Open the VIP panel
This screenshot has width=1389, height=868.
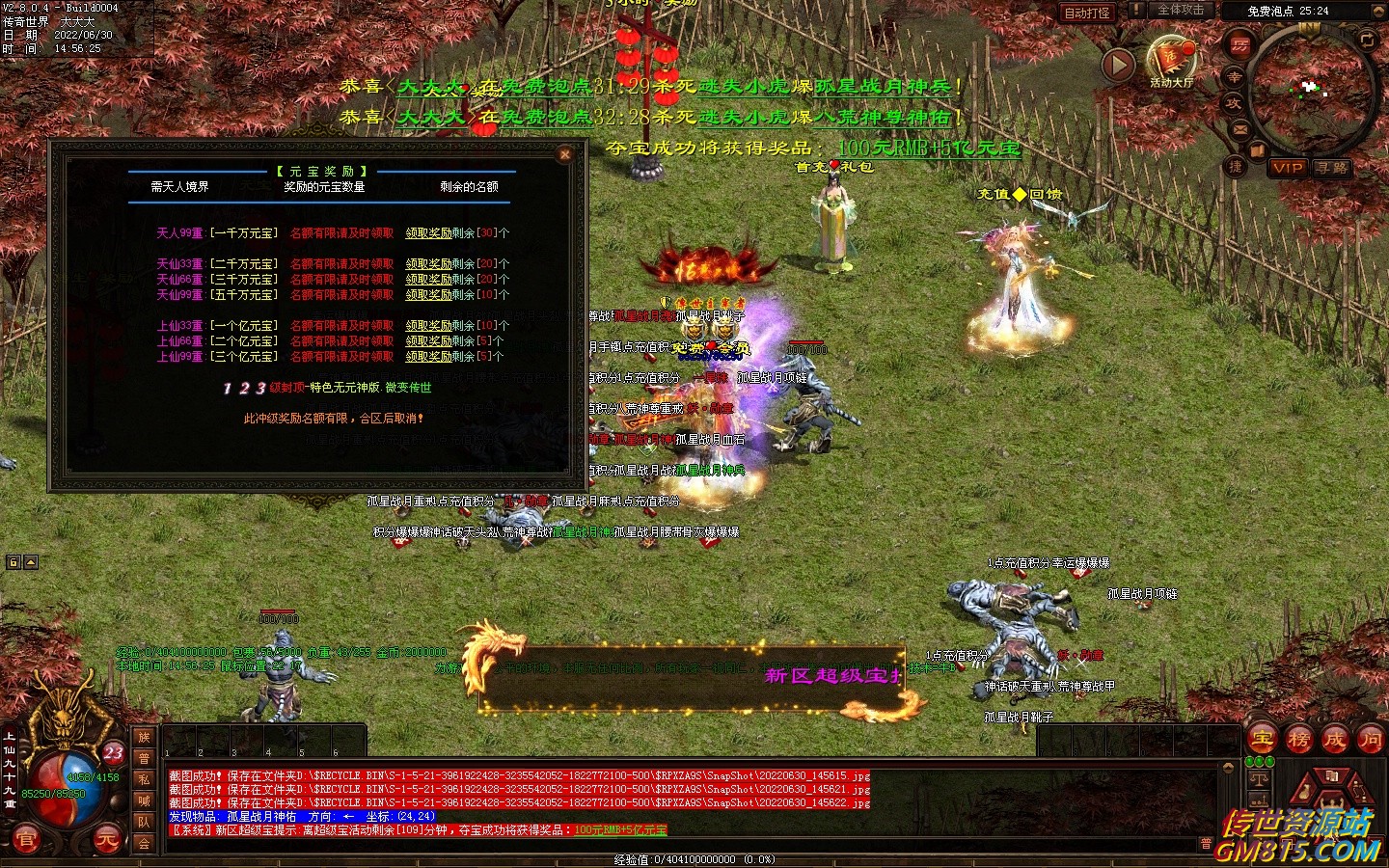tap(1288, 168)
